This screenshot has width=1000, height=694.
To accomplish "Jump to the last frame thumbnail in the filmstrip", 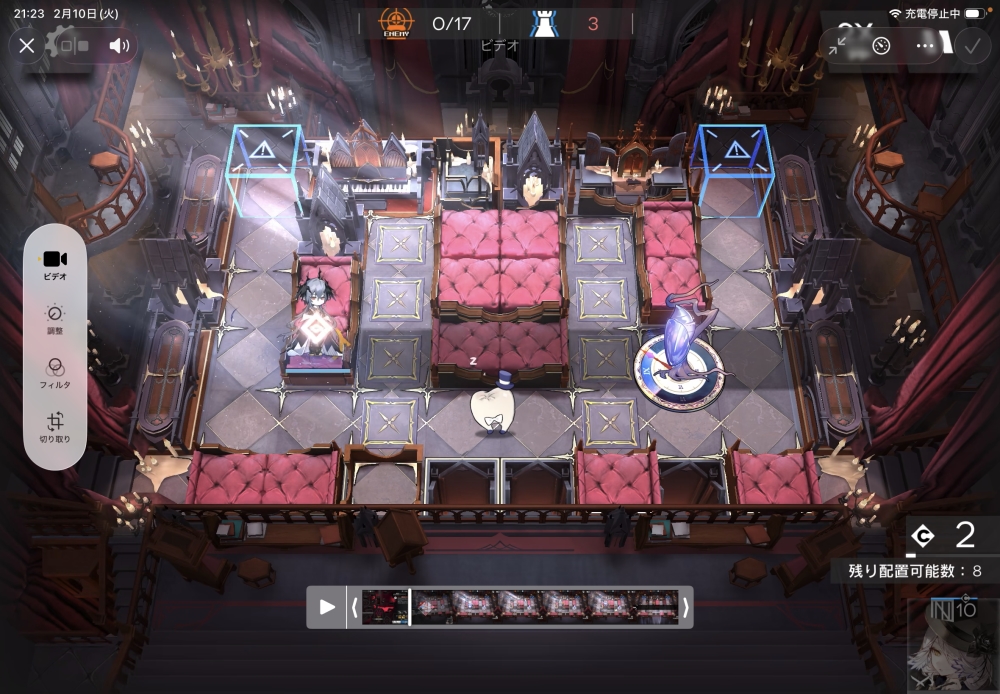I will pos(656,607).
